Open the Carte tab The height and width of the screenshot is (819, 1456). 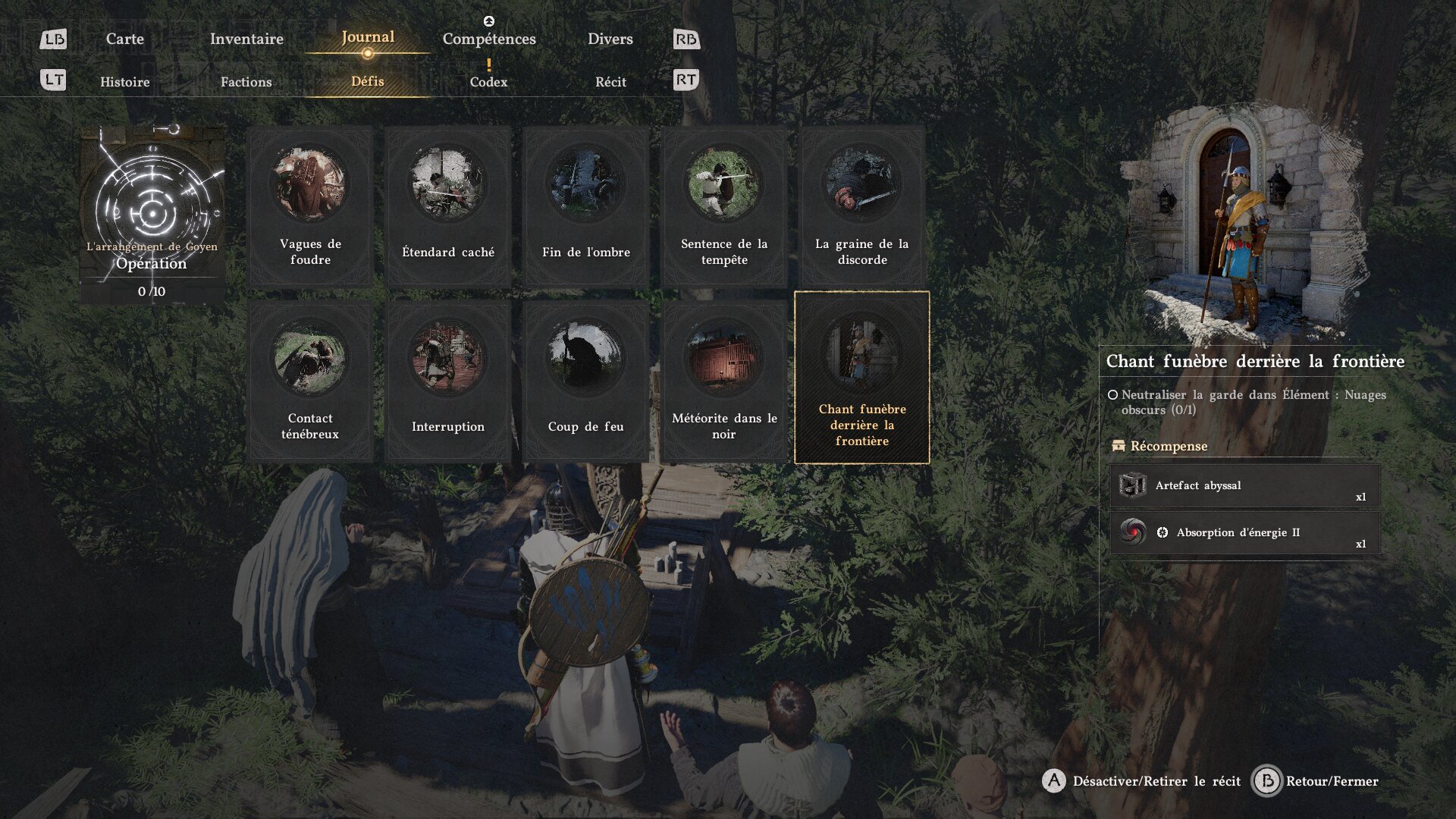[124, 39]
